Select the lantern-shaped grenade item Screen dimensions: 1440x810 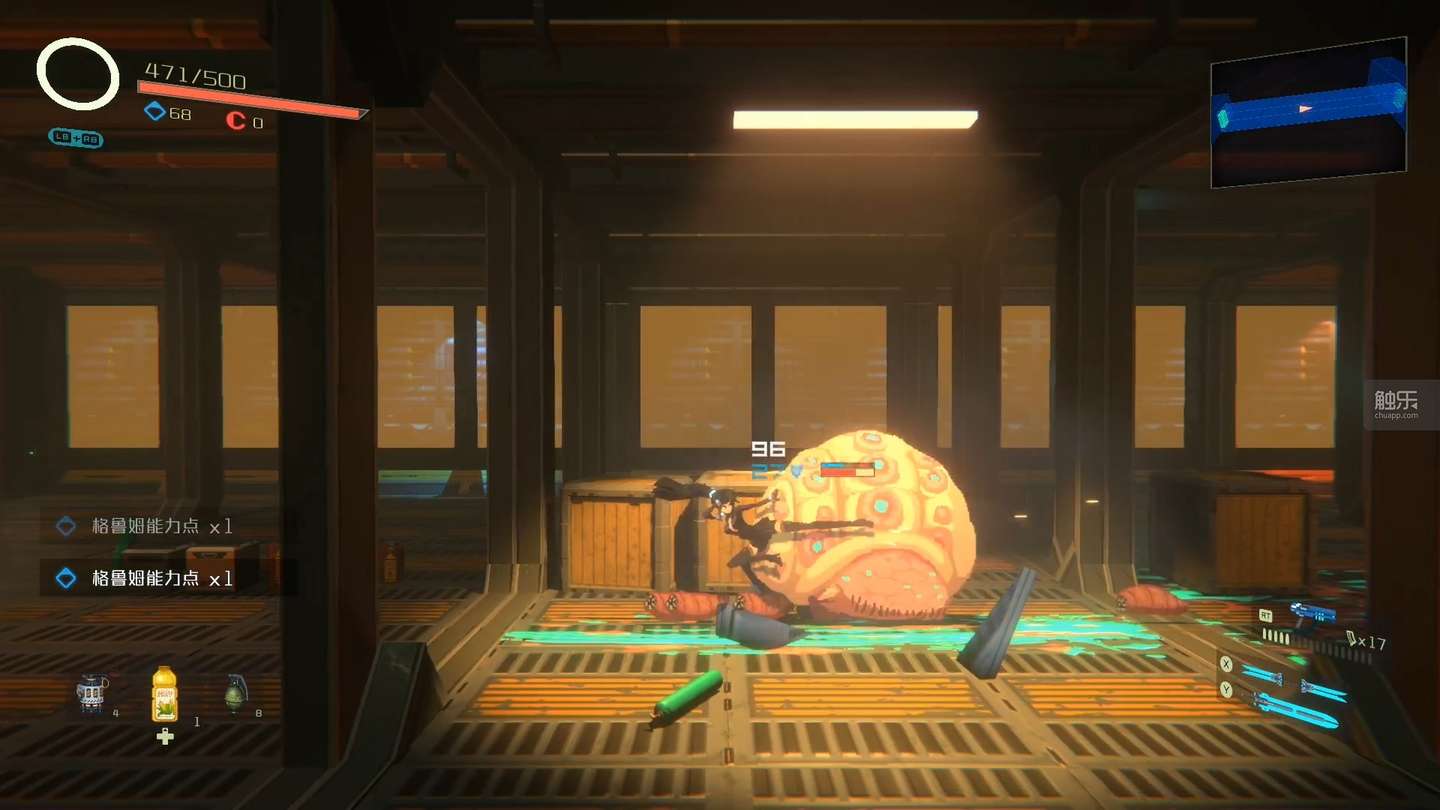93,695
